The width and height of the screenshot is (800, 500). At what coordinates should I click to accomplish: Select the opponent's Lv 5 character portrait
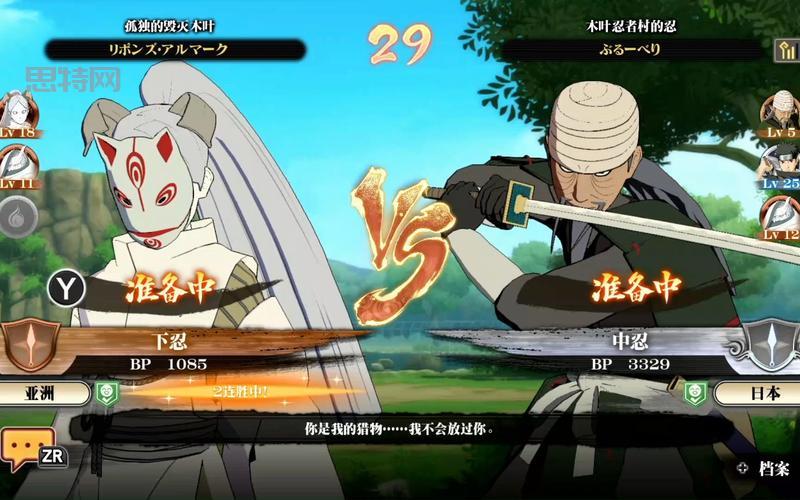[x=781, y=110]
